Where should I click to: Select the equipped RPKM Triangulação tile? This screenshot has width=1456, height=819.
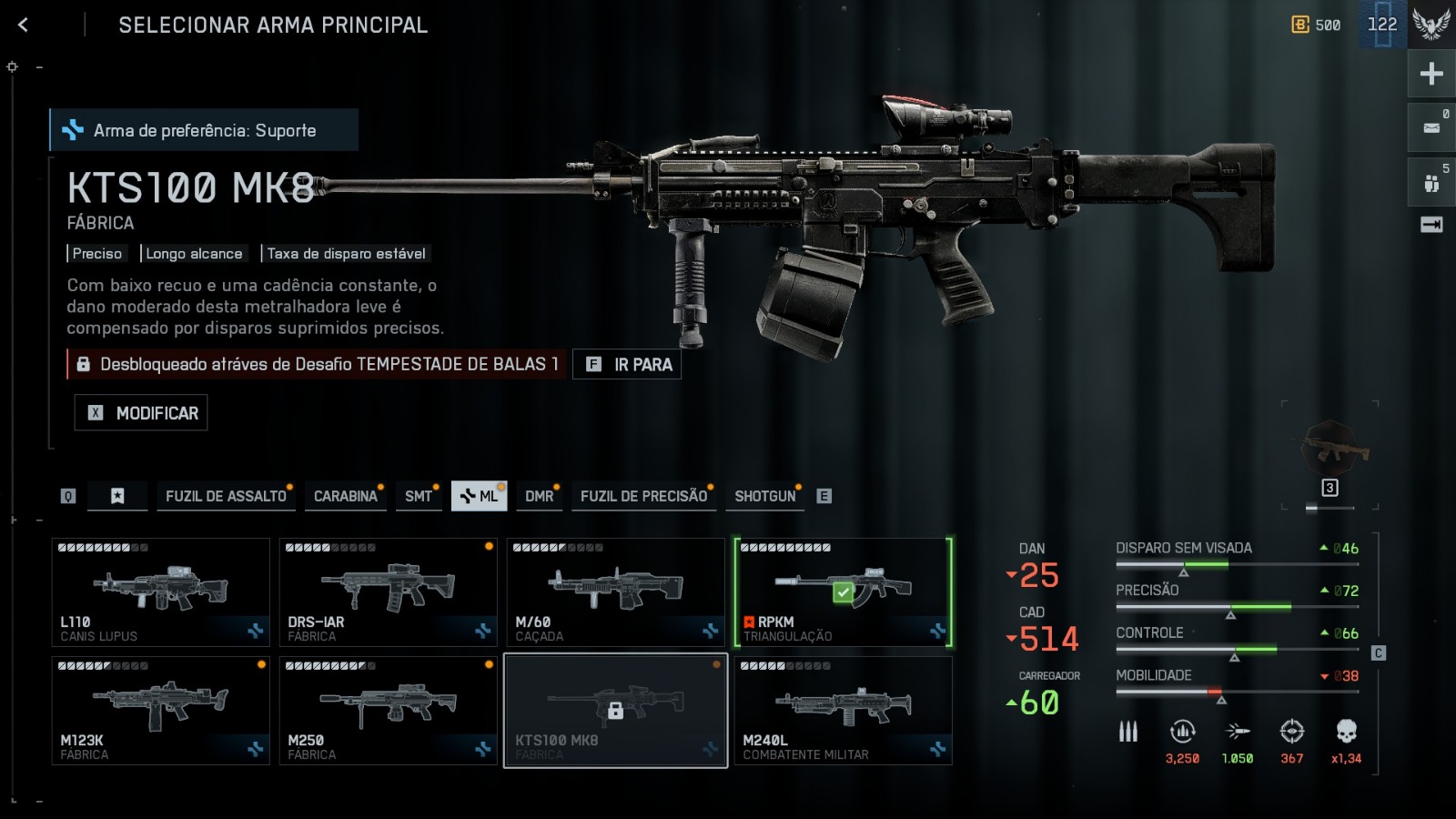pos(843,592)
